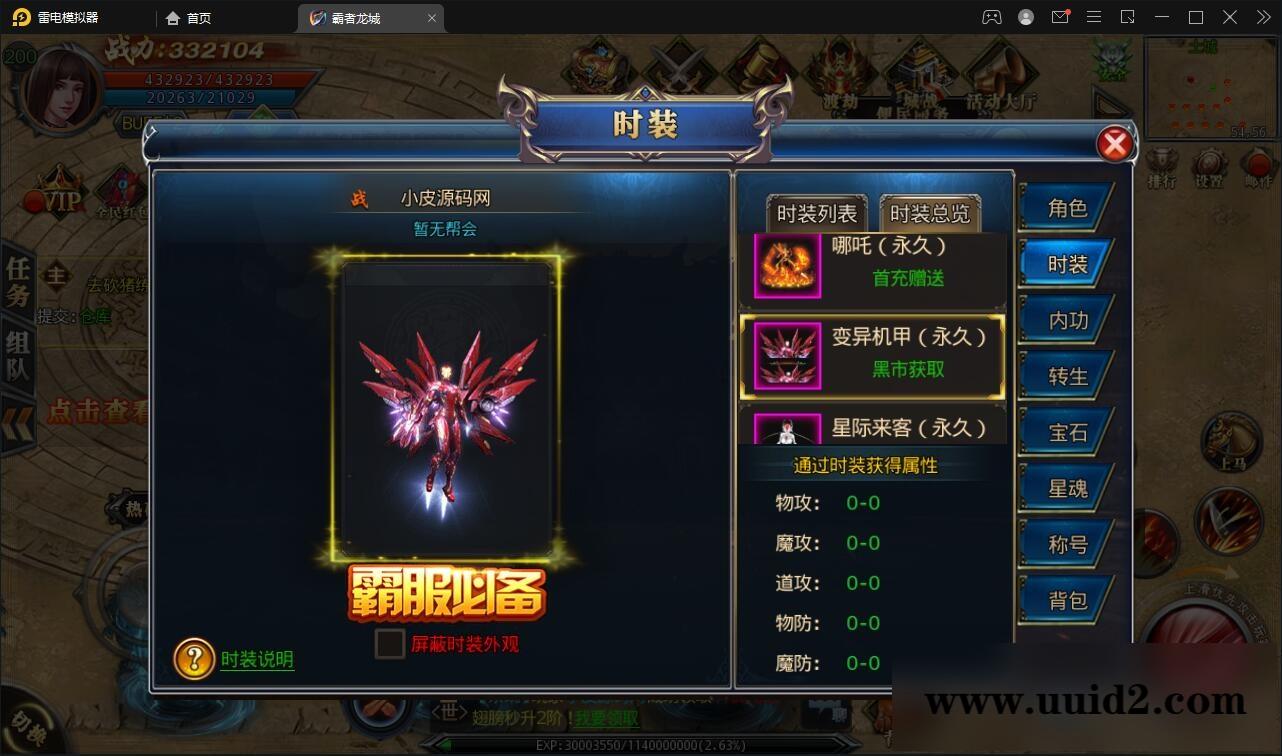Switch to the 时装总览 tab
1282x756 pixels.
click(x=929, y=211)
